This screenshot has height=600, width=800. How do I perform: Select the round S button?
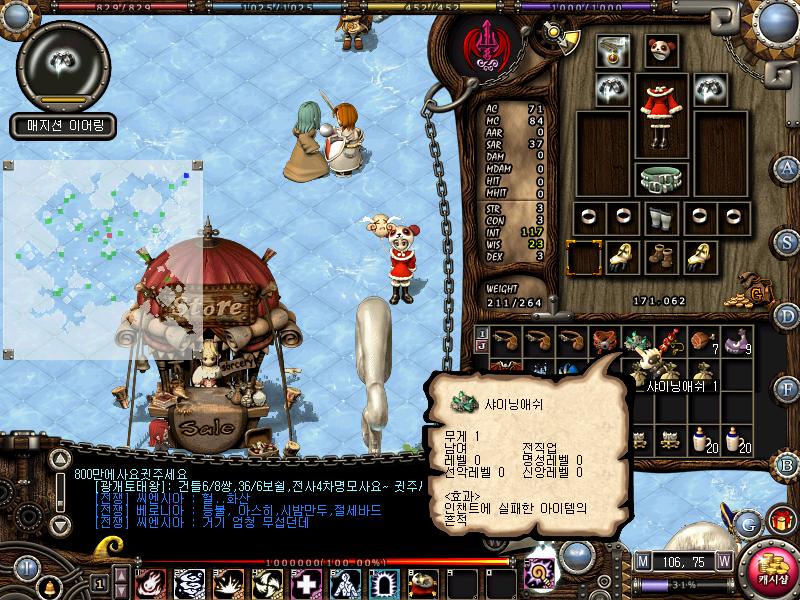tap(788, 241)
